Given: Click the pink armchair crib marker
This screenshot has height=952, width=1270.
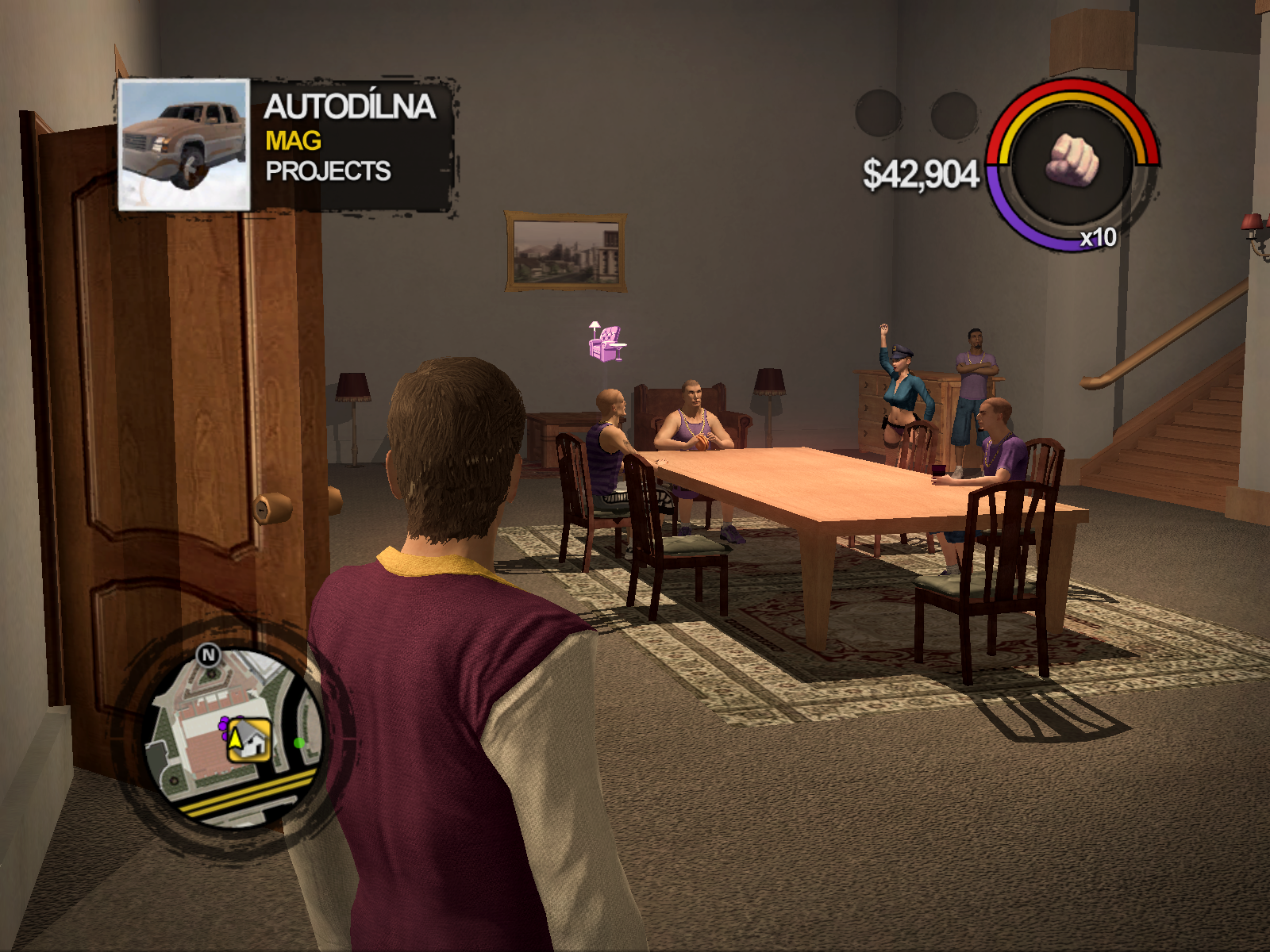Looking at the screenshot, I should tap(606, 343).
